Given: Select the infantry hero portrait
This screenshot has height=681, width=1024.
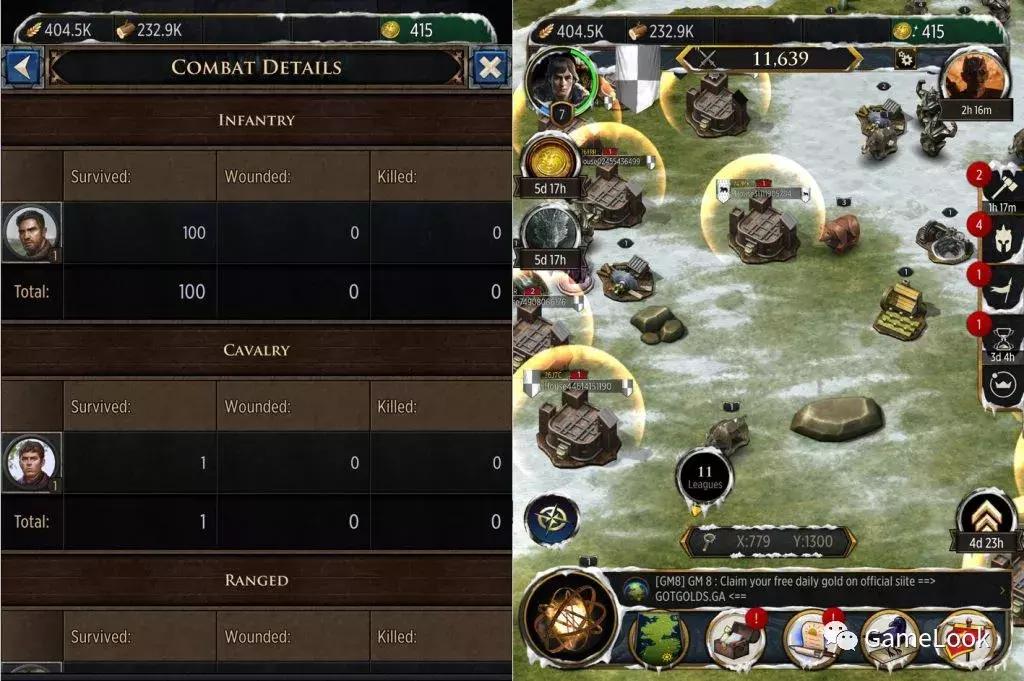Looking at the screenshot, I should (x=32, y=232).
